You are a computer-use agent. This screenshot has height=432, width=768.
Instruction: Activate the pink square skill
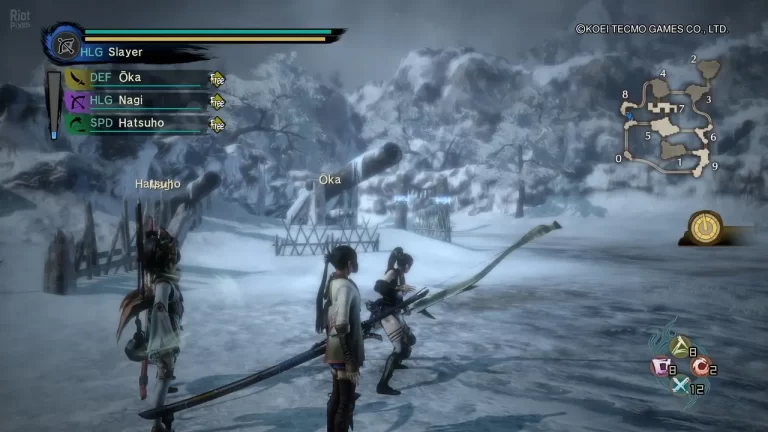(x=661, y=369)
